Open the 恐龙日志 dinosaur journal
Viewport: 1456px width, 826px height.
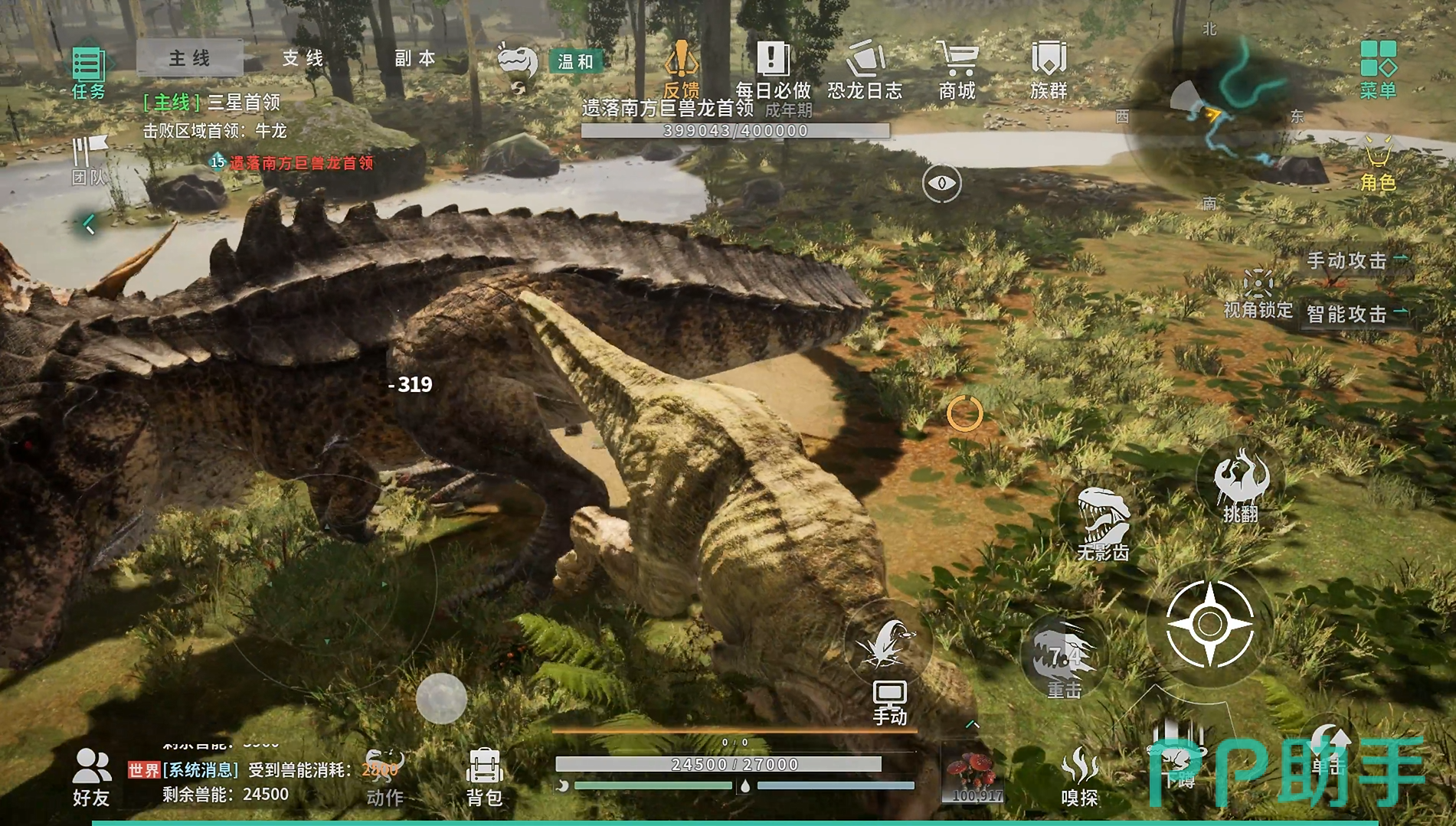tap(865, 70)
